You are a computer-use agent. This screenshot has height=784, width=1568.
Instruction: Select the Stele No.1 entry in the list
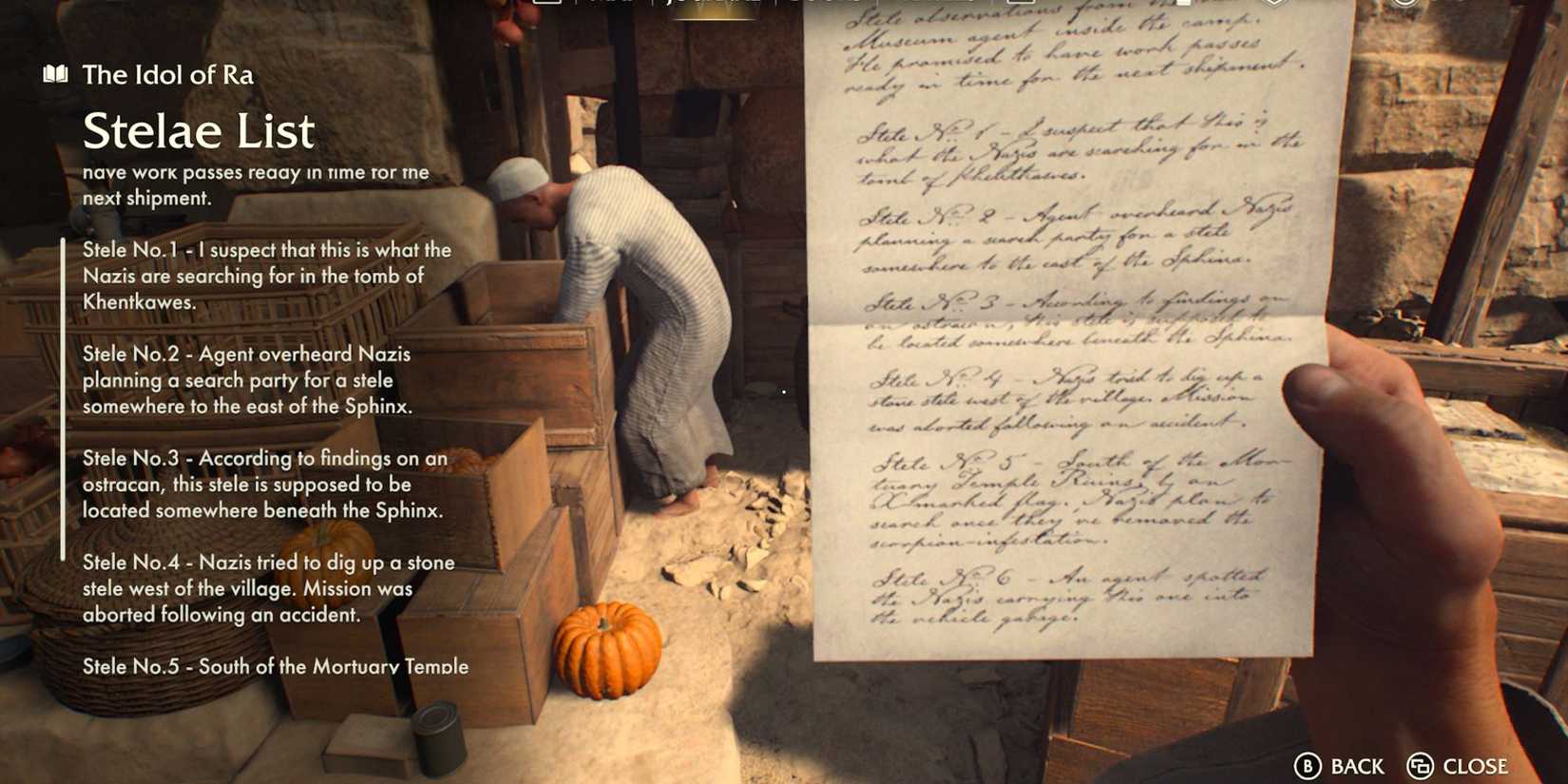[x=264, y=276]
